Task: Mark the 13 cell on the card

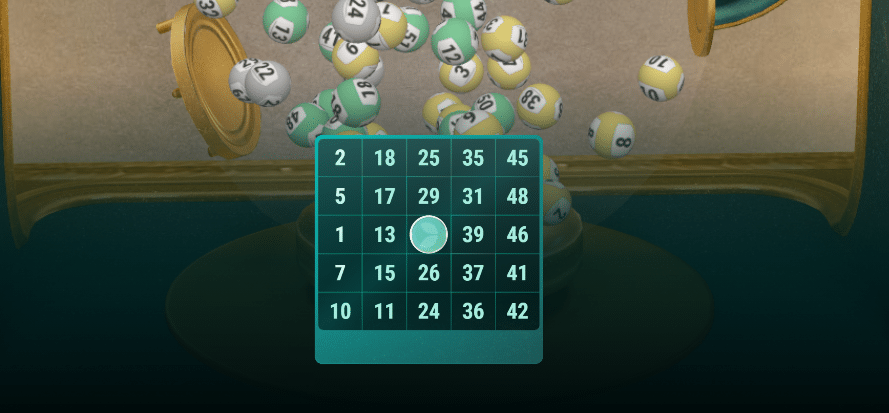Action: point(385,235)
